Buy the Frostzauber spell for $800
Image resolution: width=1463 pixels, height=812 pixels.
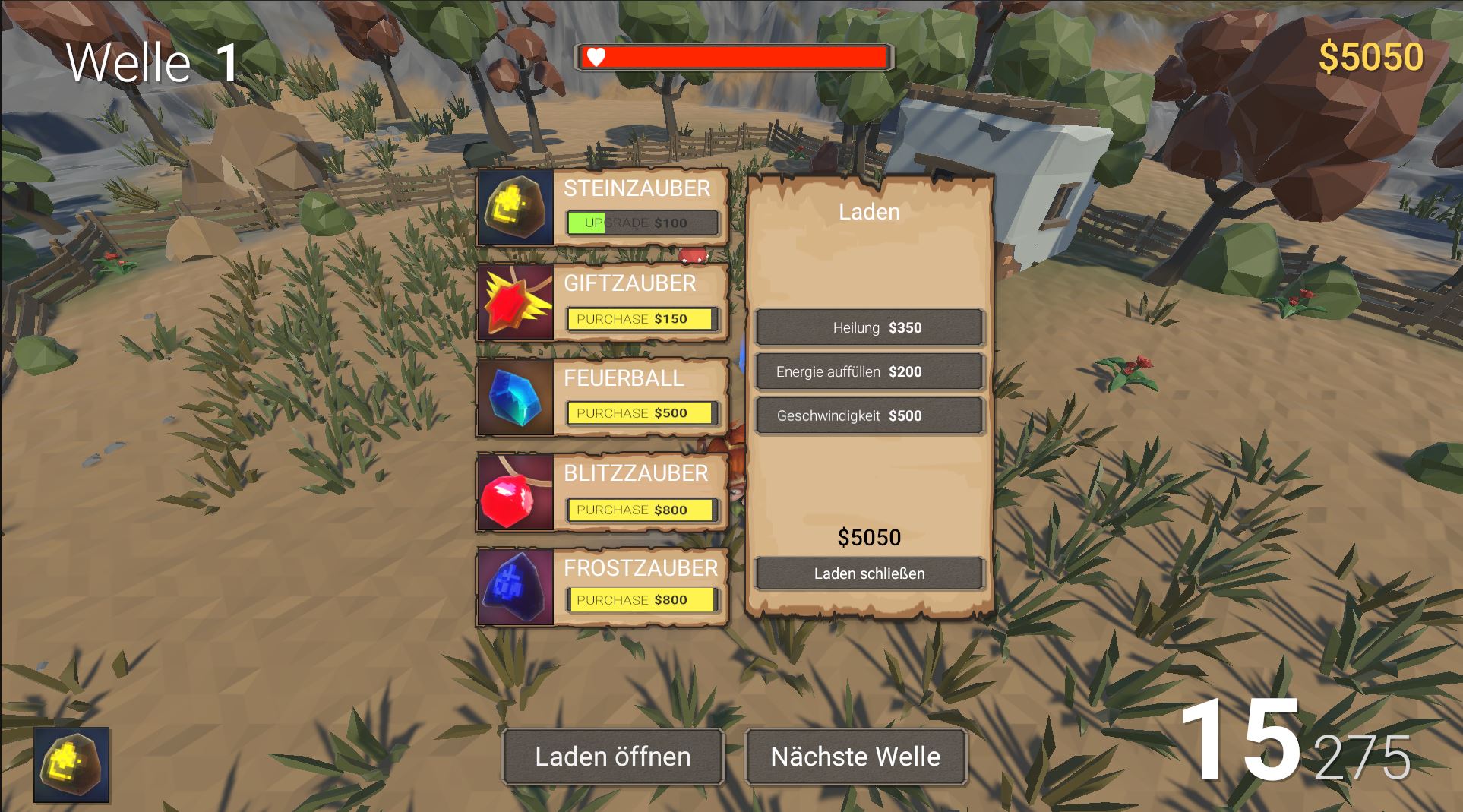[642, 600]
